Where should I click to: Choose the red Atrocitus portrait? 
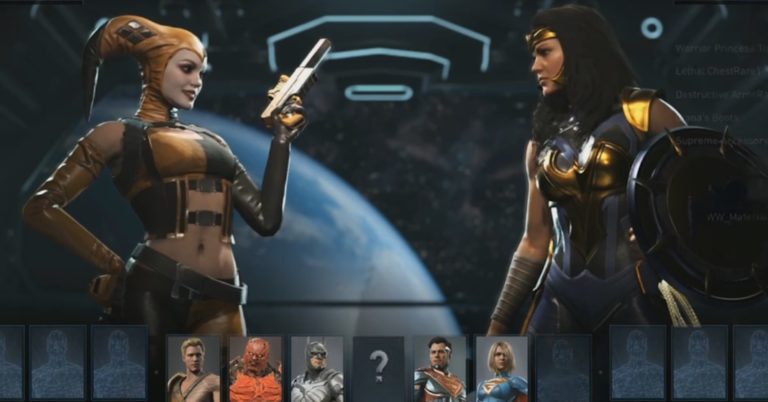pos(255,367)
